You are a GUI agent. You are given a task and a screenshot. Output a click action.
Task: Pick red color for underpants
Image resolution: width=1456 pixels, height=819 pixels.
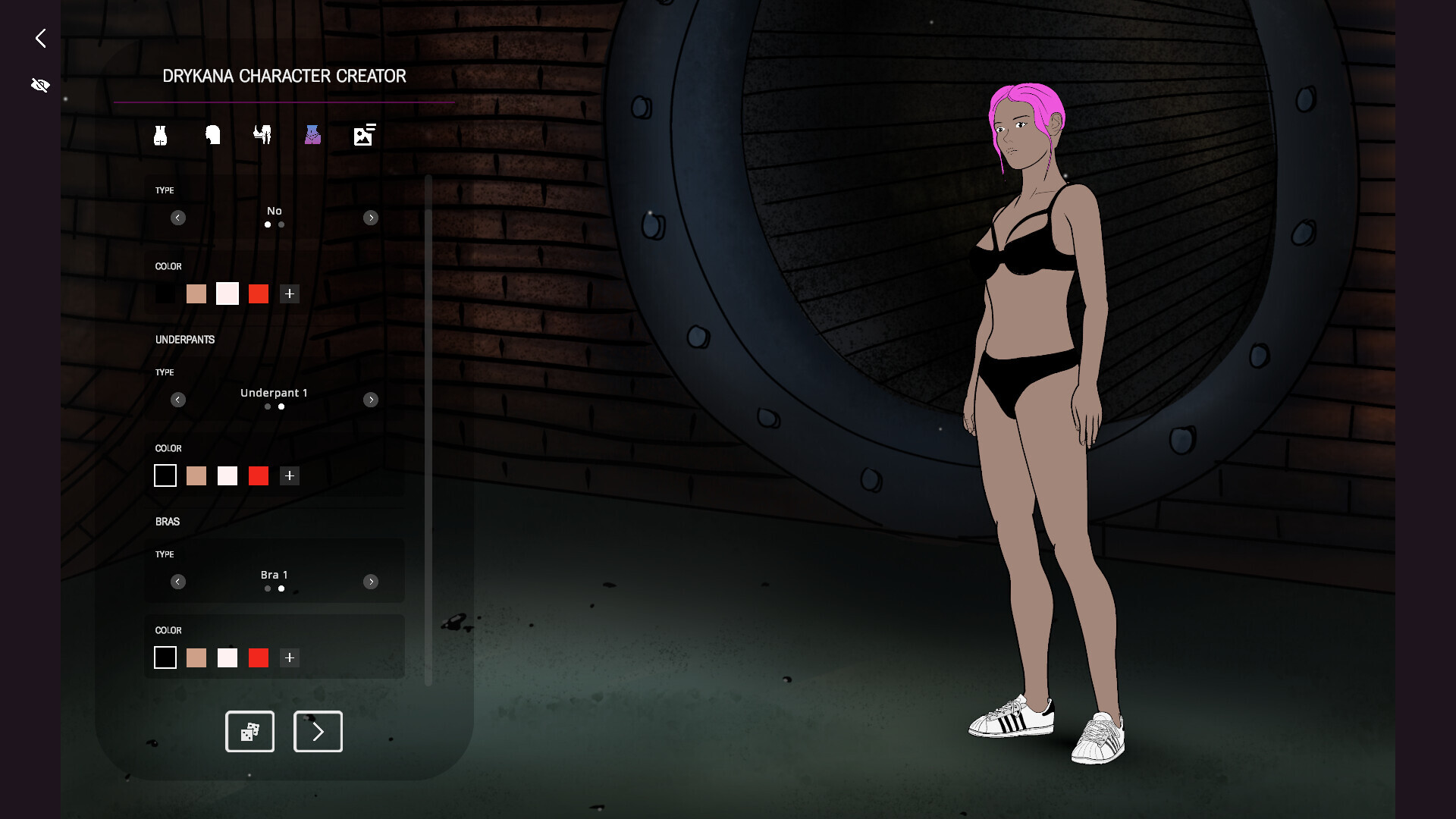(259, 475)
